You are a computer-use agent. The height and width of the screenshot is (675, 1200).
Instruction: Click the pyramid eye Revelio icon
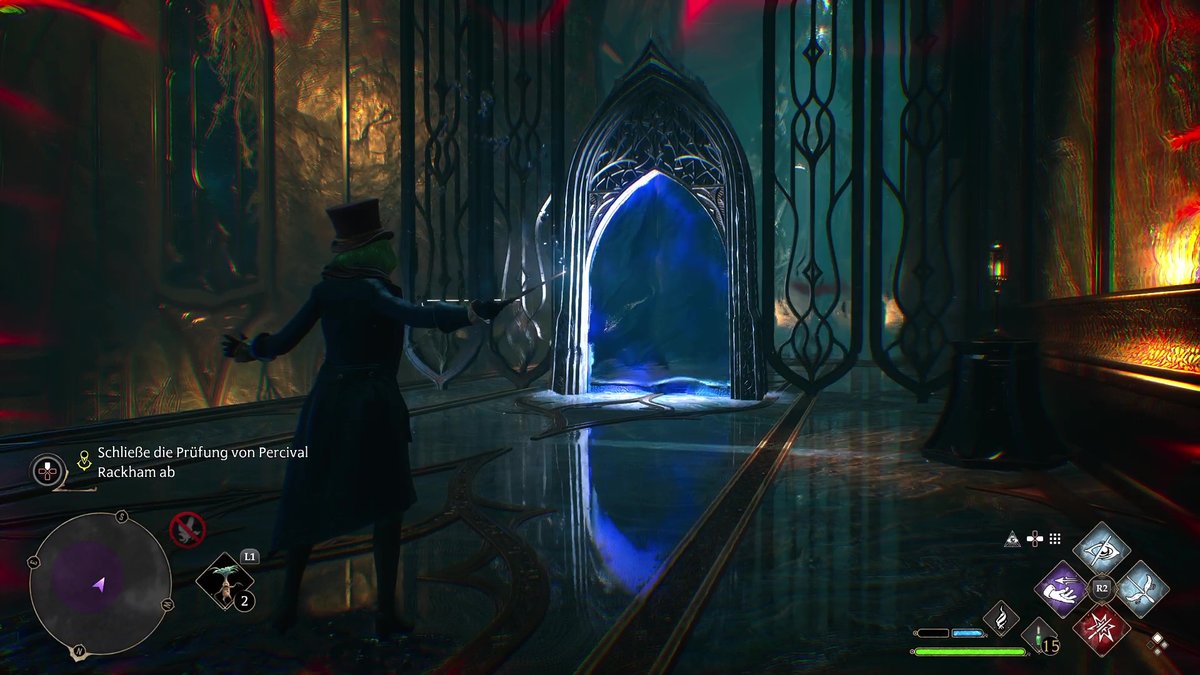[x=1014, y=539]
